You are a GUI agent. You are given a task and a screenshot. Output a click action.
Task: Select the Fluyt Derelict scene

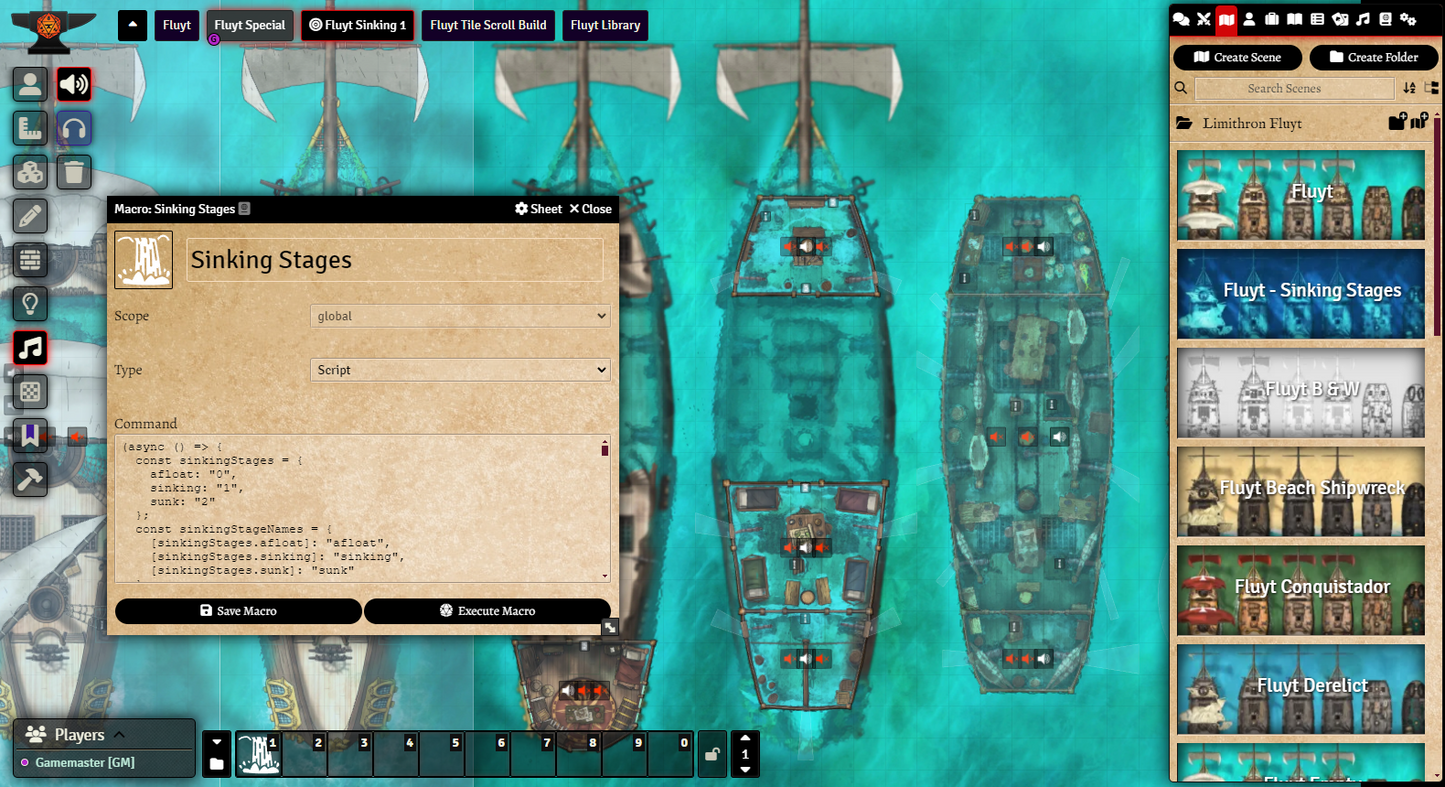click(x=1300, y=687)
